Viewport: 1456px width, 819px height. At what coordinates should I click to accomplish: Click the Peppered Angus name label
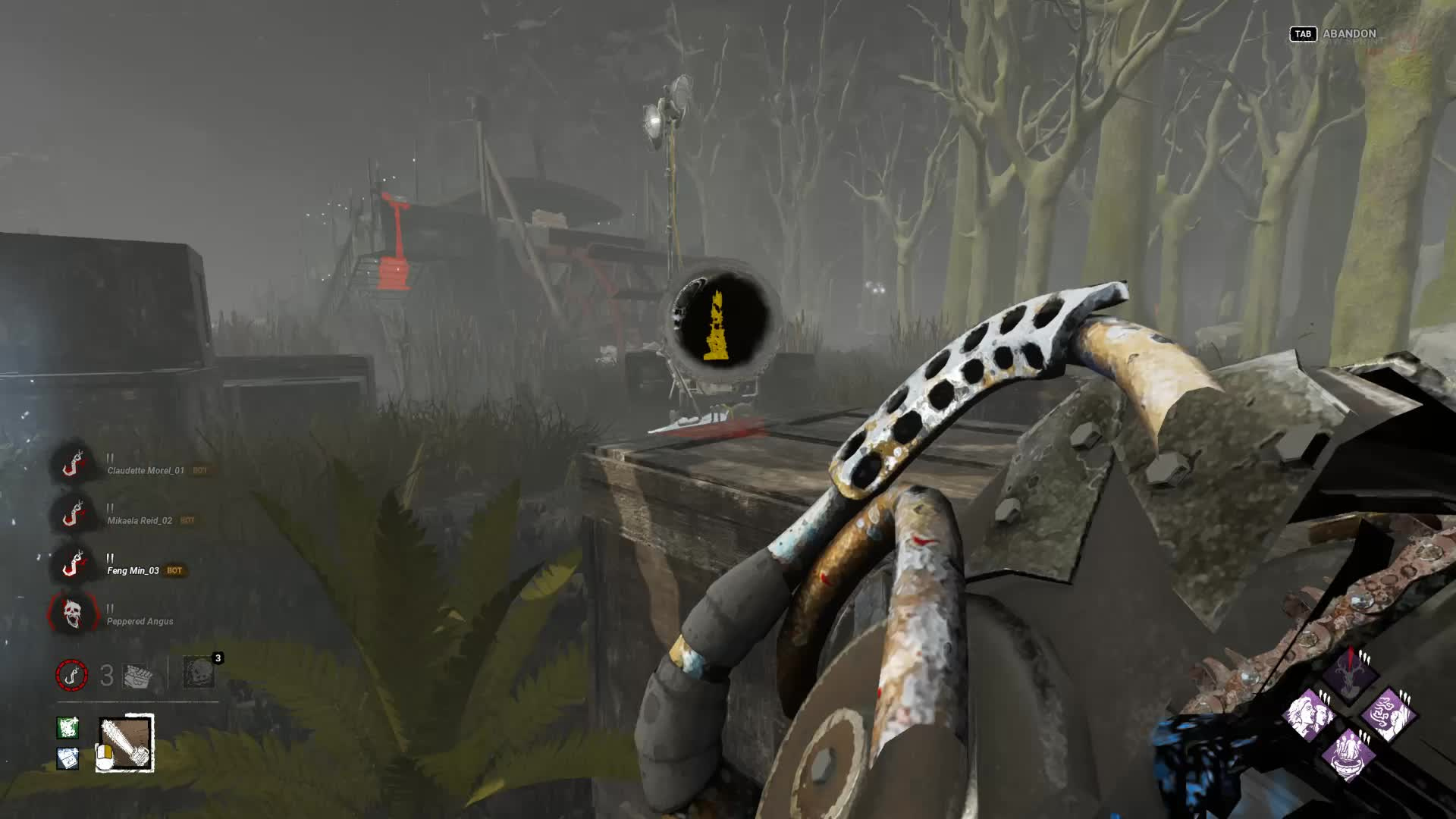pyautogui.click(x=140, y=621)
